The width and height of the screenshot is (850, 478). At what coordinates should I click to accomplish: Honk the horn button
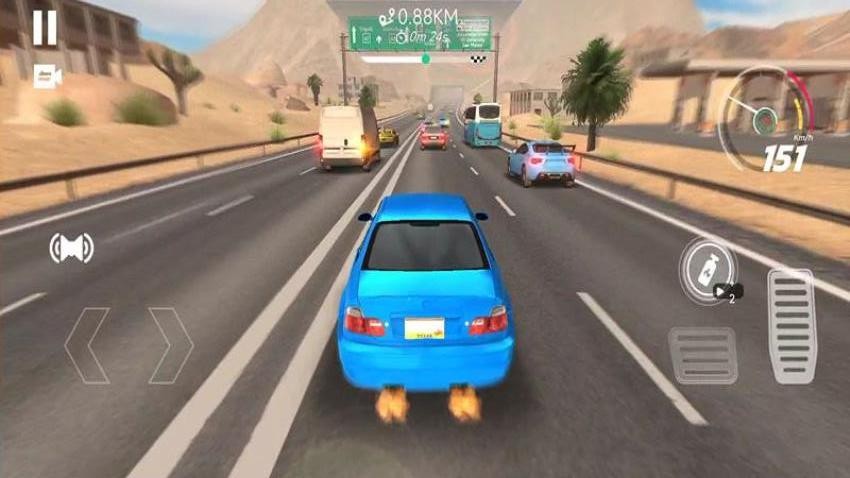click(x=71, y=247)
